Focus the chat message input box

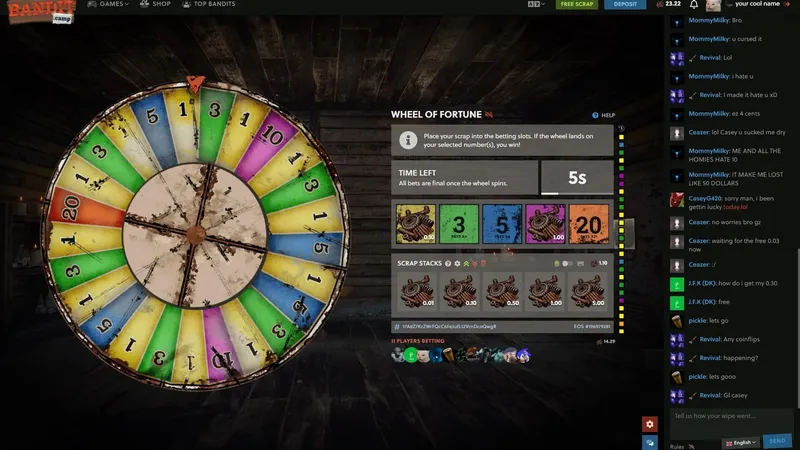730,417
